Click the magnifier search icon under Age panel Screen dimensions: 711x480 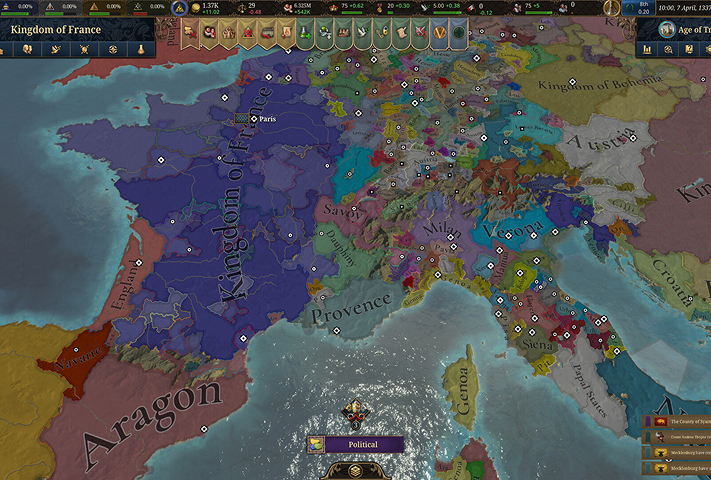[x=667, y=49]
